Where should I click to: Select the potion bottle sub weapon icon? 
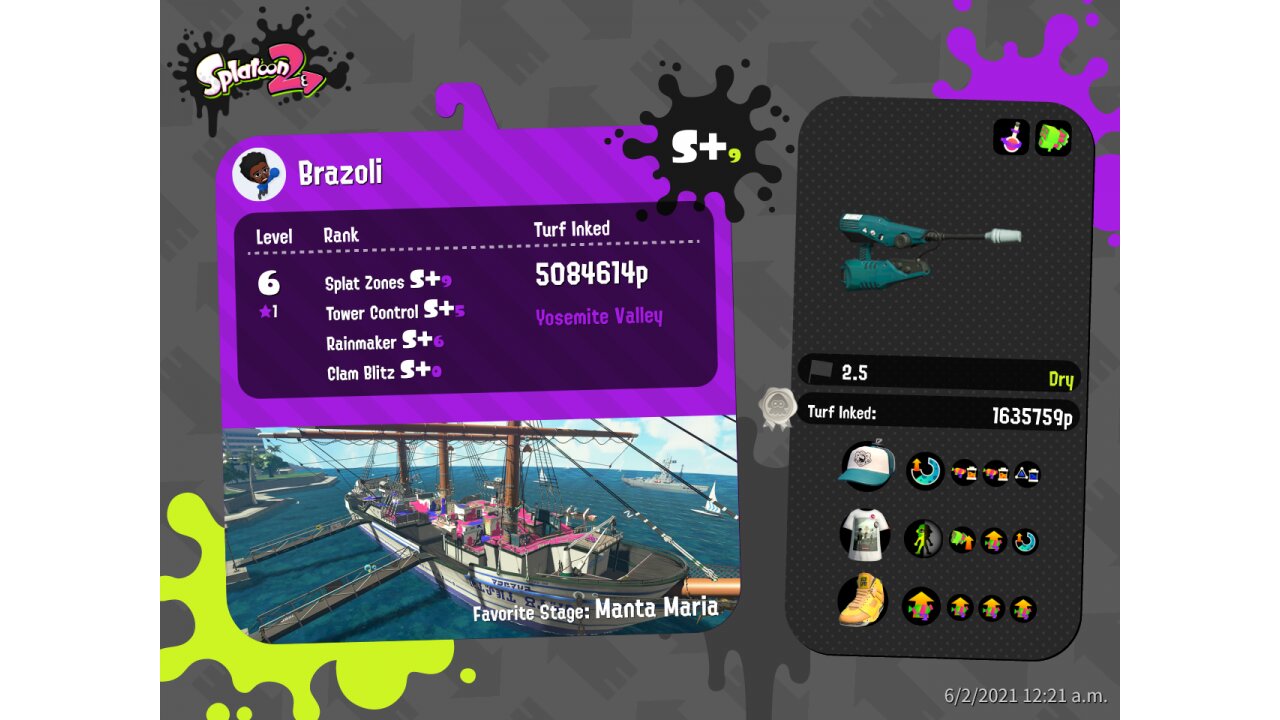[1011, 137]
